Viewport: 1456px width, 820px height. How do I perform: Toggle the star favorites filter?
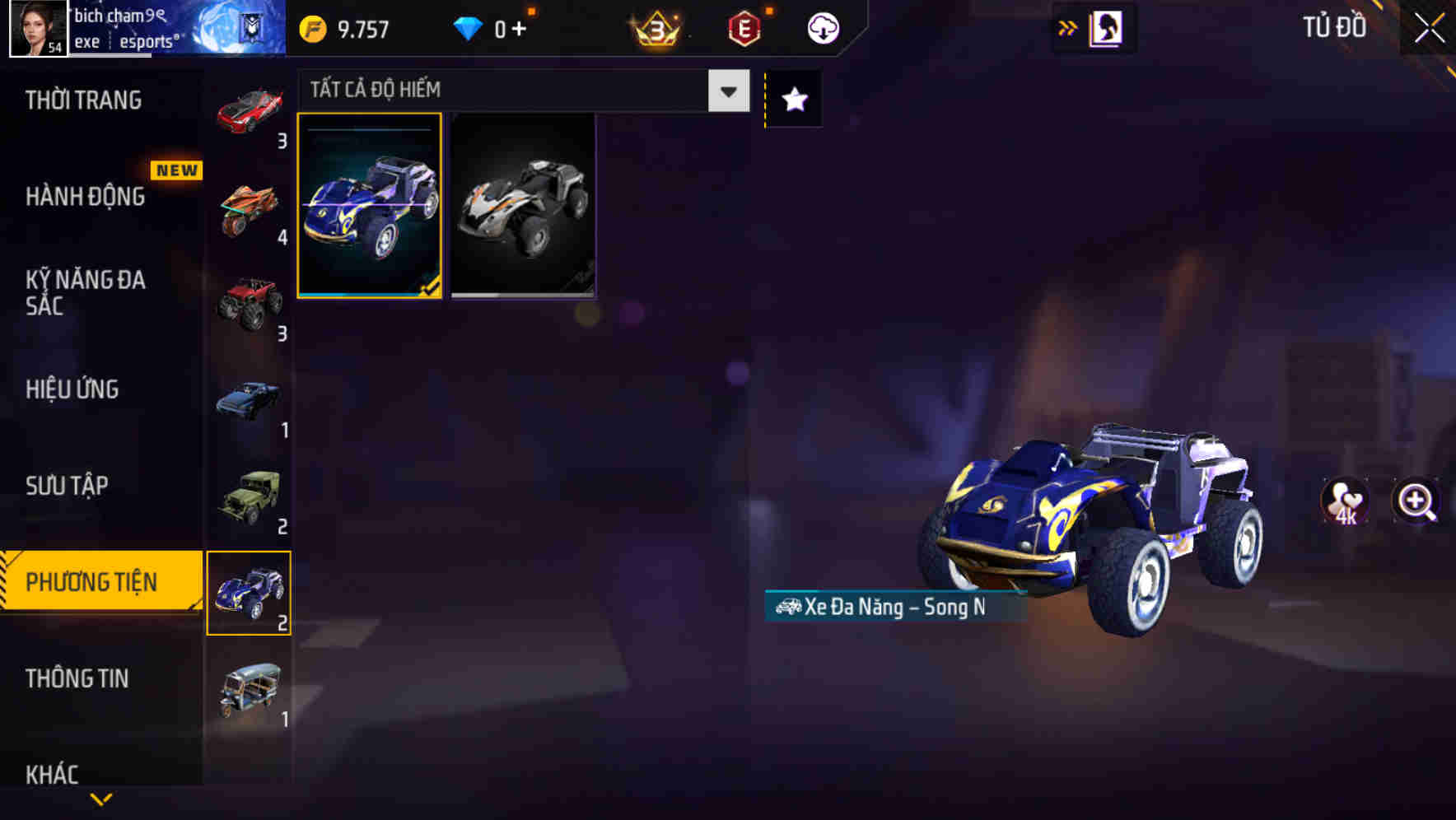click(x=792, y=99)
